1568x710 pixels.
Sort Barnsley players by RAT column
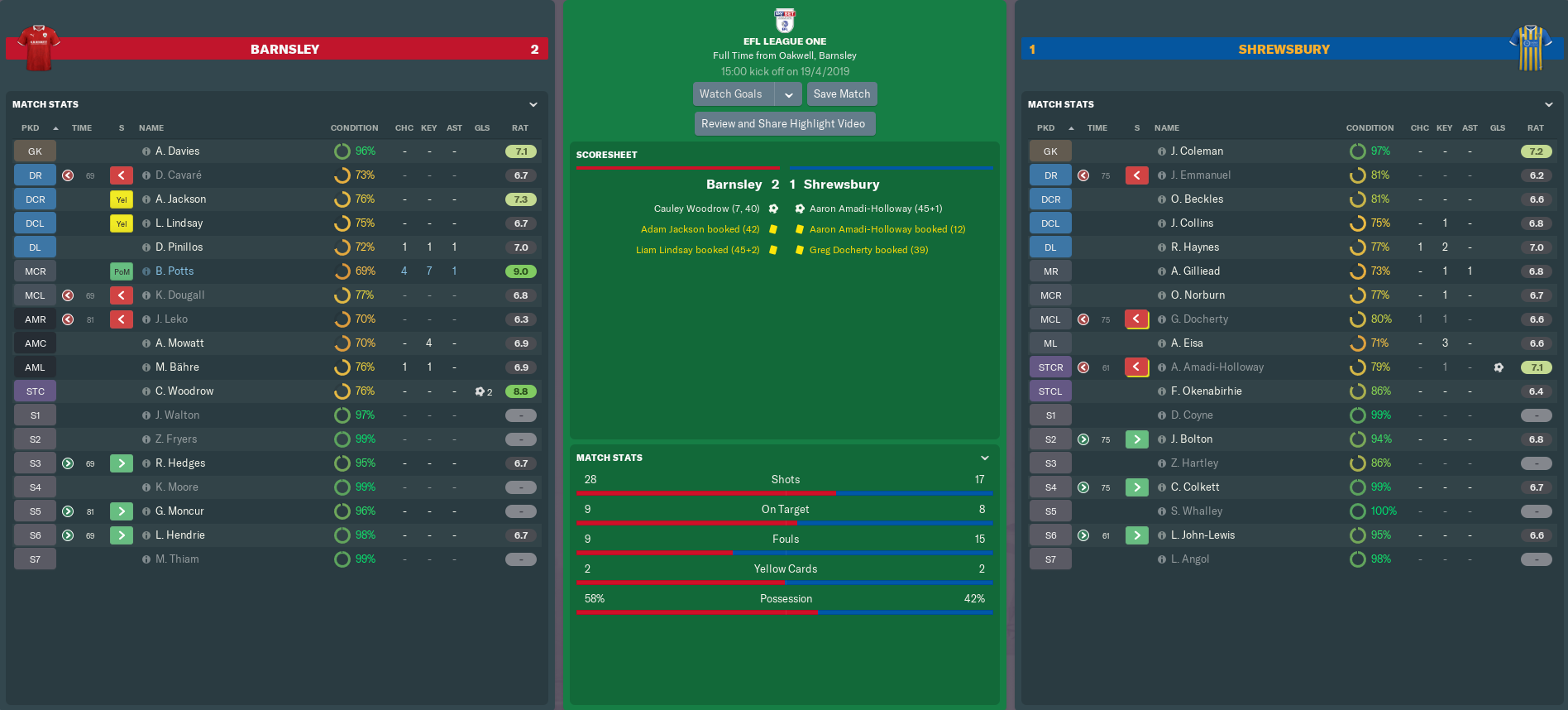pyautogui.click(x=519, y=128)
